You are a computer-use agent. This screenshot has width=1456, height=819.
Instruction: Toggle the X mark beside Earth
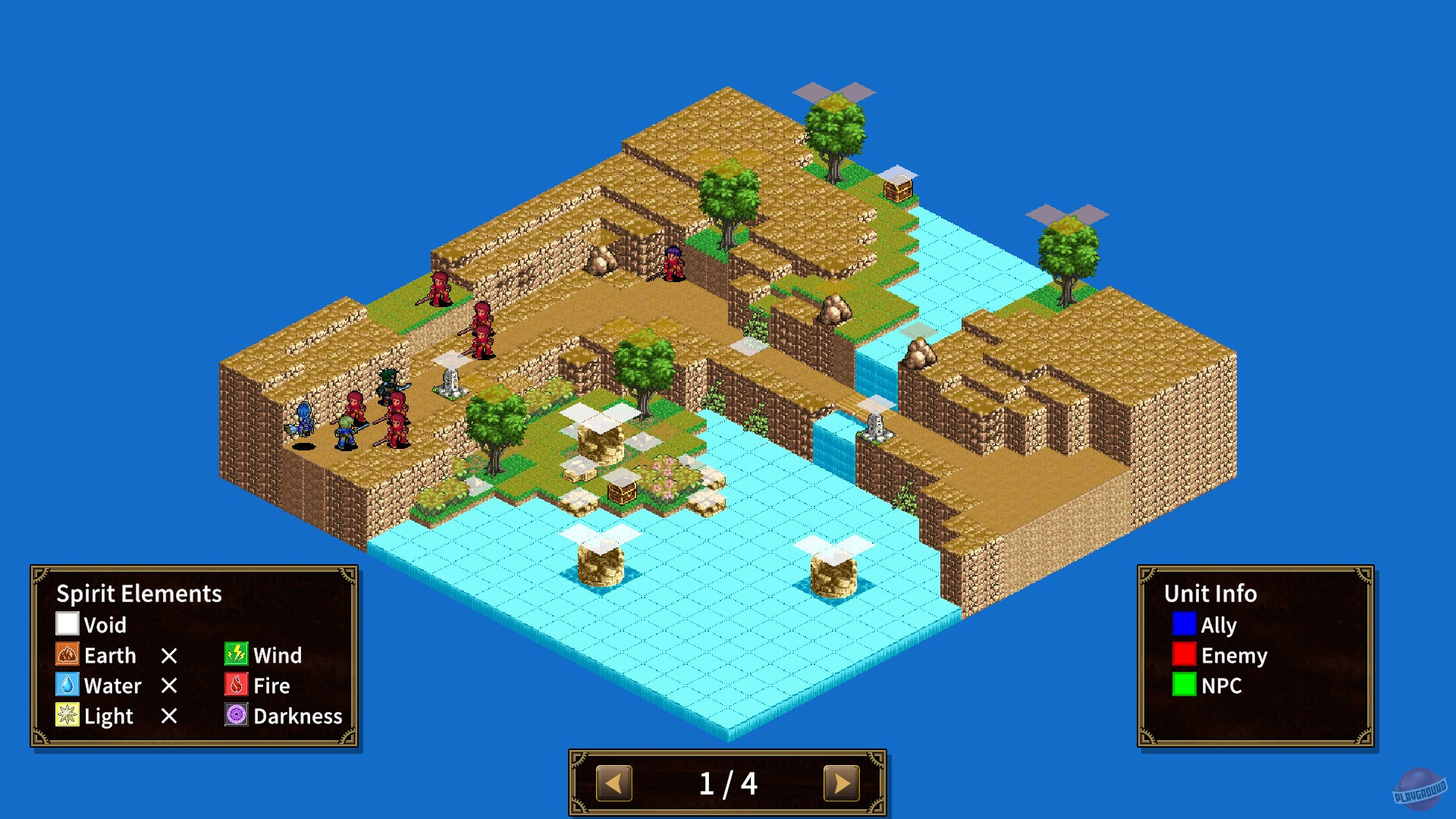click(x=171, y=655)
